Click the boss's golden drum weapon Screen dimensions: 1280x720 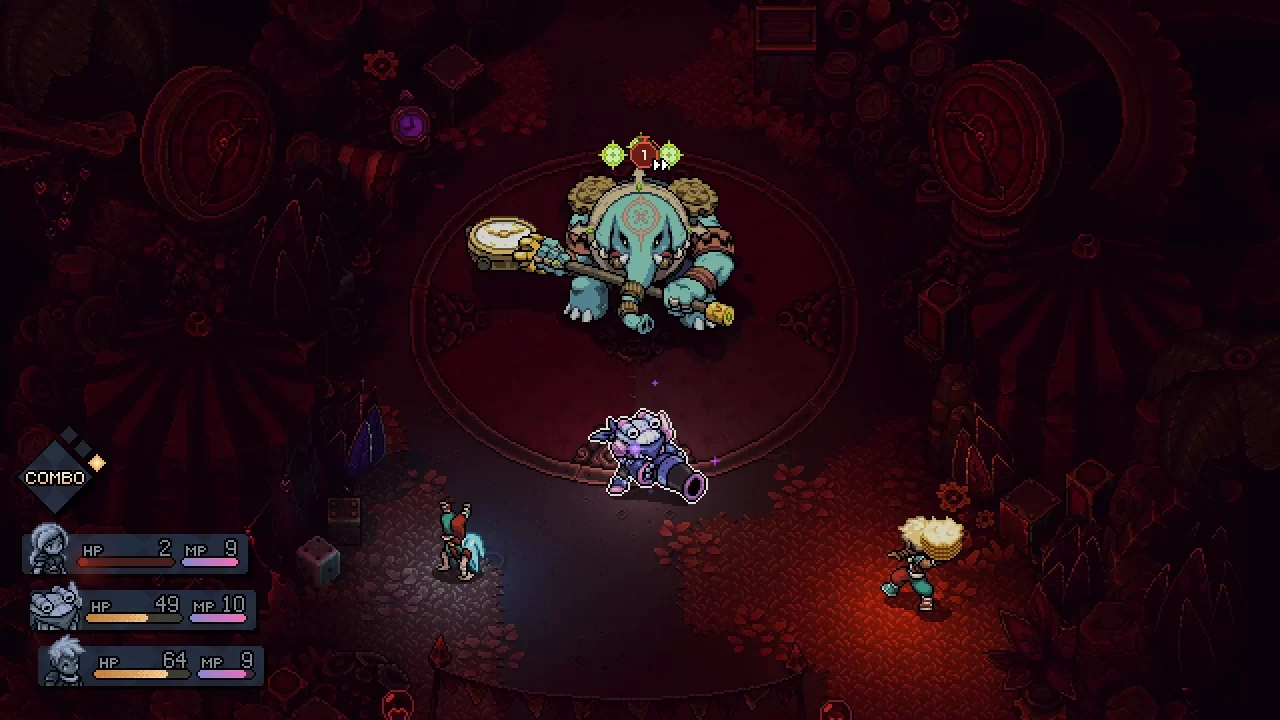(500, 238)
